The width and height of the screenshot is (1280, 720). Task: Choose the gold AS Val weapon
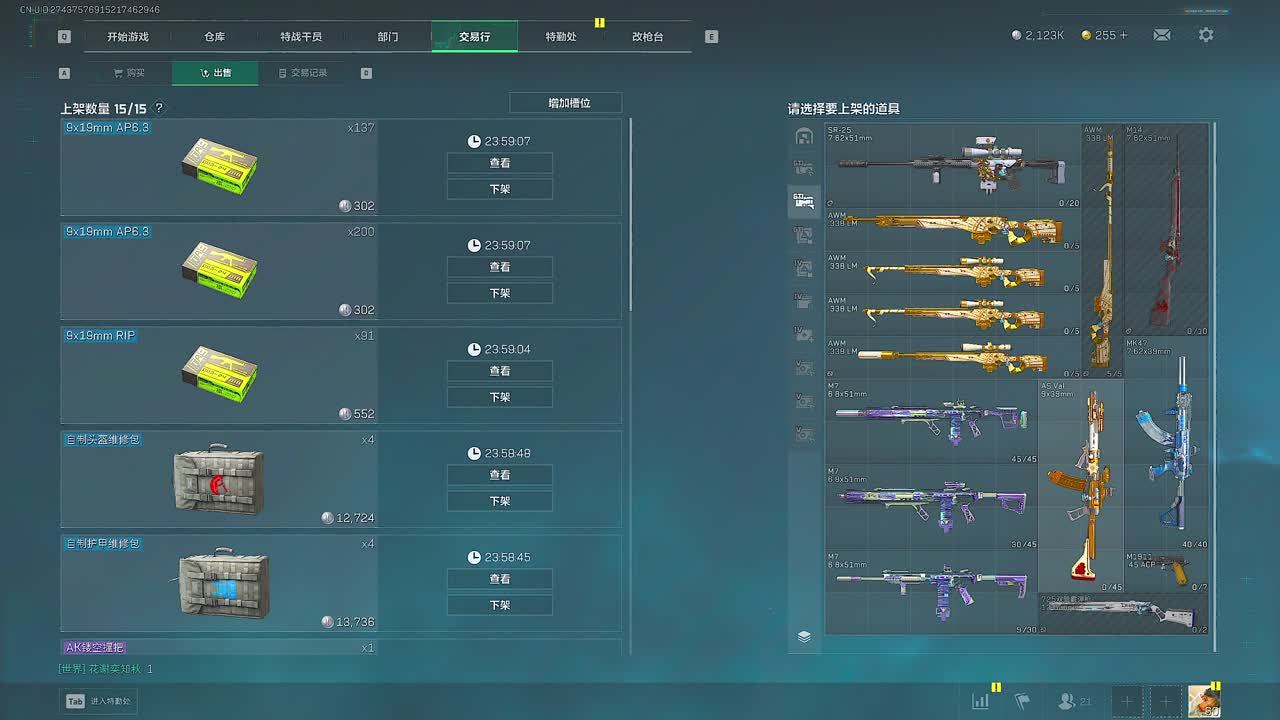[x=1080, y=485]
